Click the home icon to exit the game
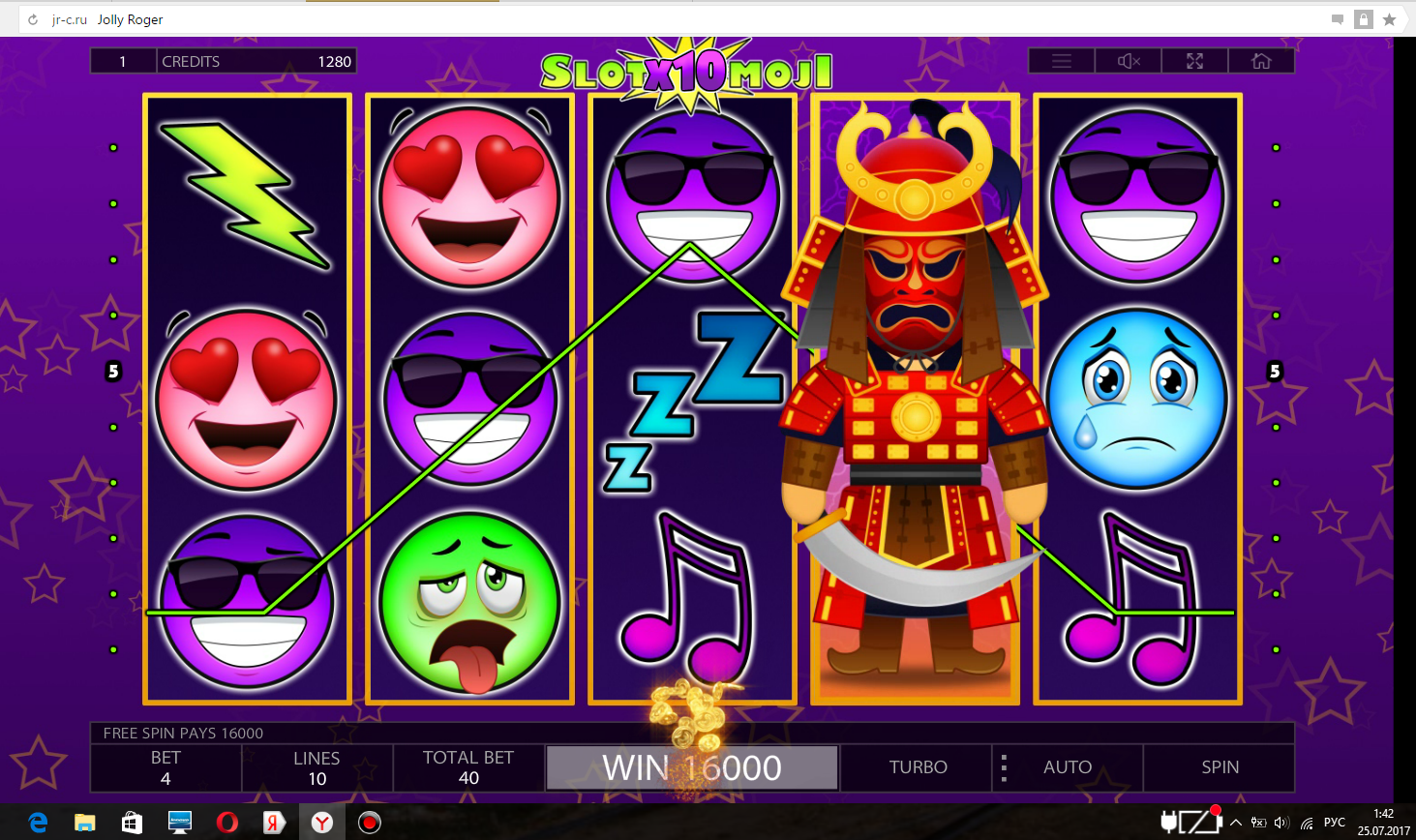The image size is (1416, 840). pos(1261,60)
